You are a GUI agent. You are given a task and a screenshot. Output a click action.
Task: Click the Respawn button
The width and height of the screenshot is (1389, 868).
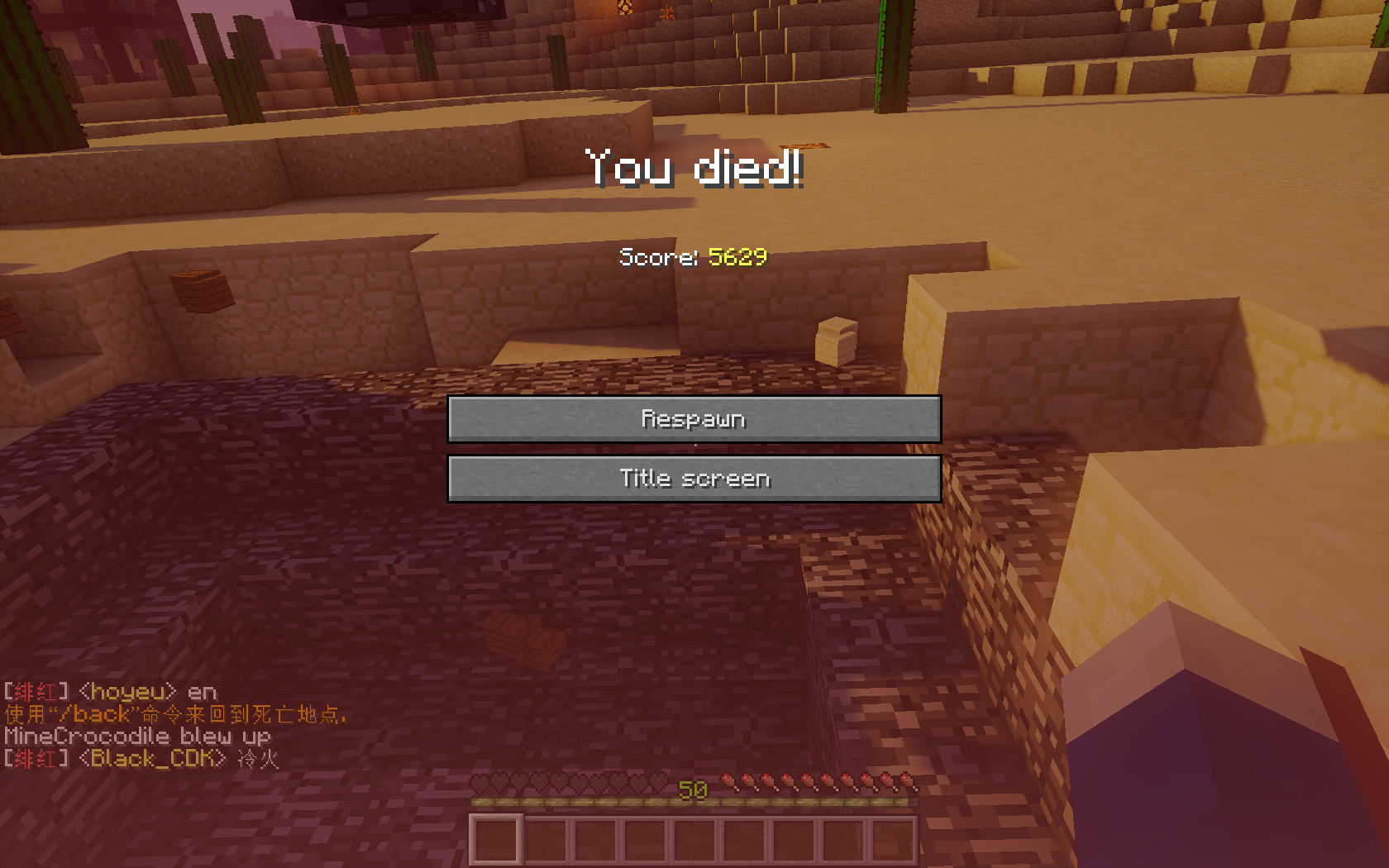(x=694, y=419)
